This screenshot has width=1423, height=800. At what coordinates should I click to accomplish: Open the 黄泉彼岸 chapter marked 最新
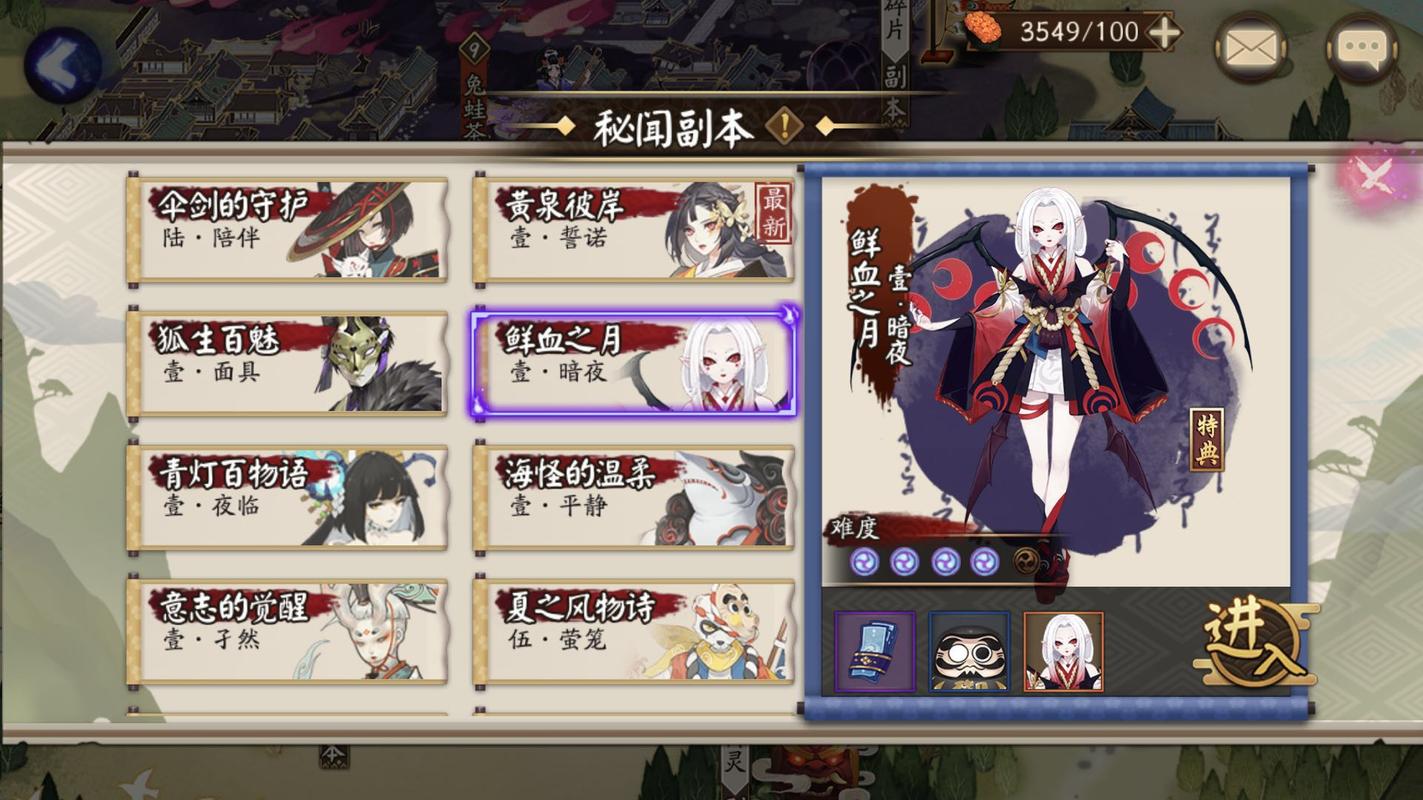[x=633, y=227]
